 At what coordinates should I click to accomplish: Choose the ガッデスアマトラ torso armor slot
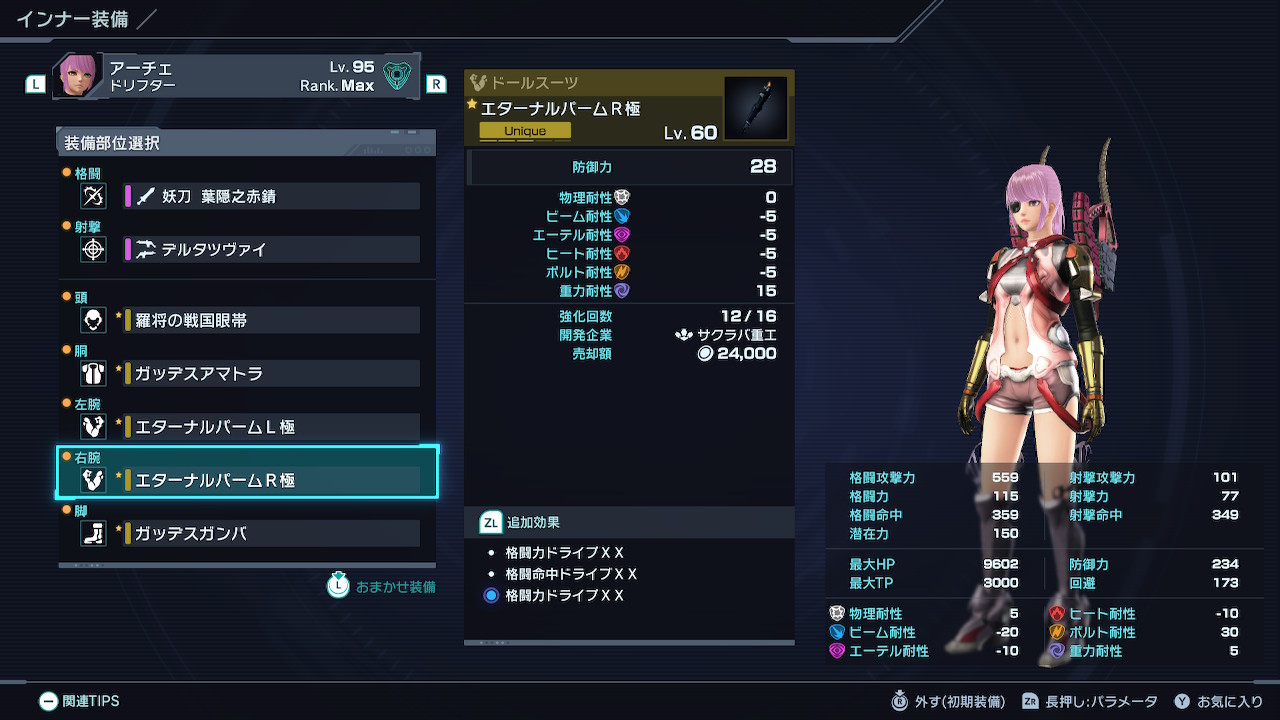click(270, 373)
